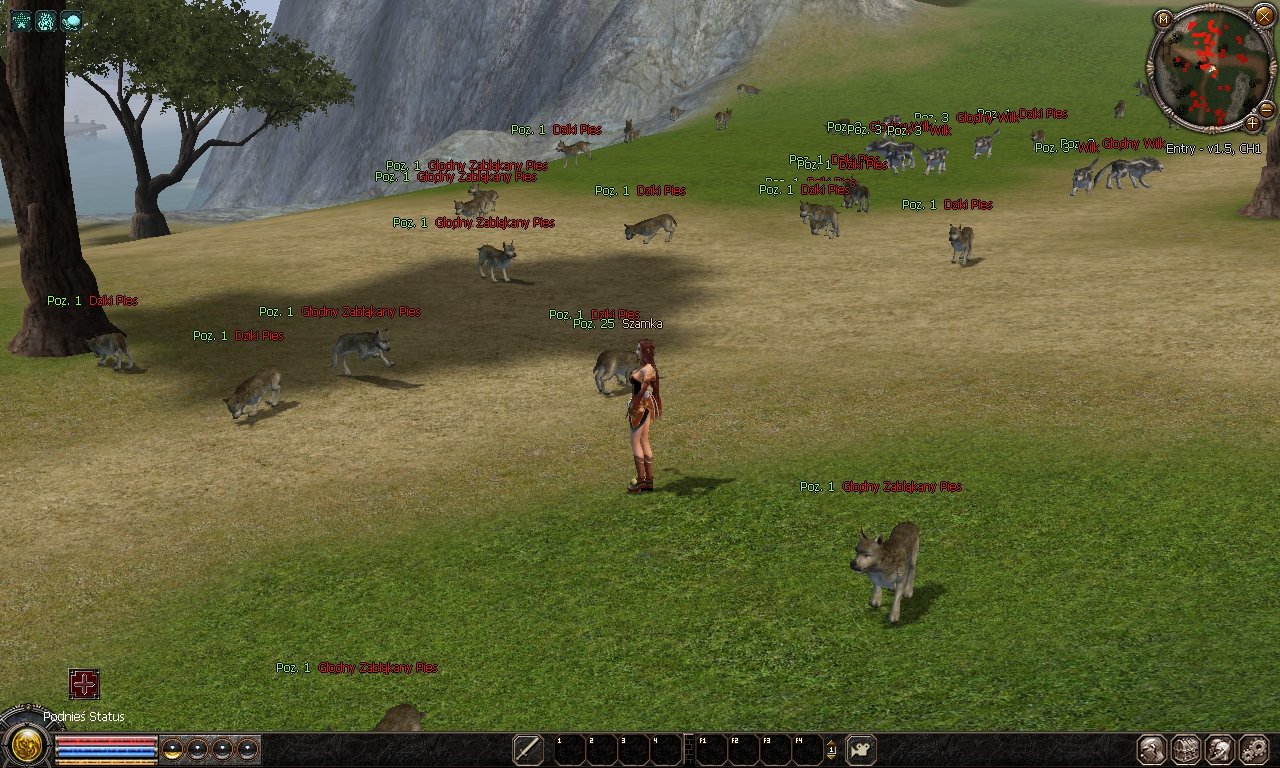The width and height of the screenshot is (1280, 768).
Task: Open system options with the gears icon
Action: point(1253,749)
